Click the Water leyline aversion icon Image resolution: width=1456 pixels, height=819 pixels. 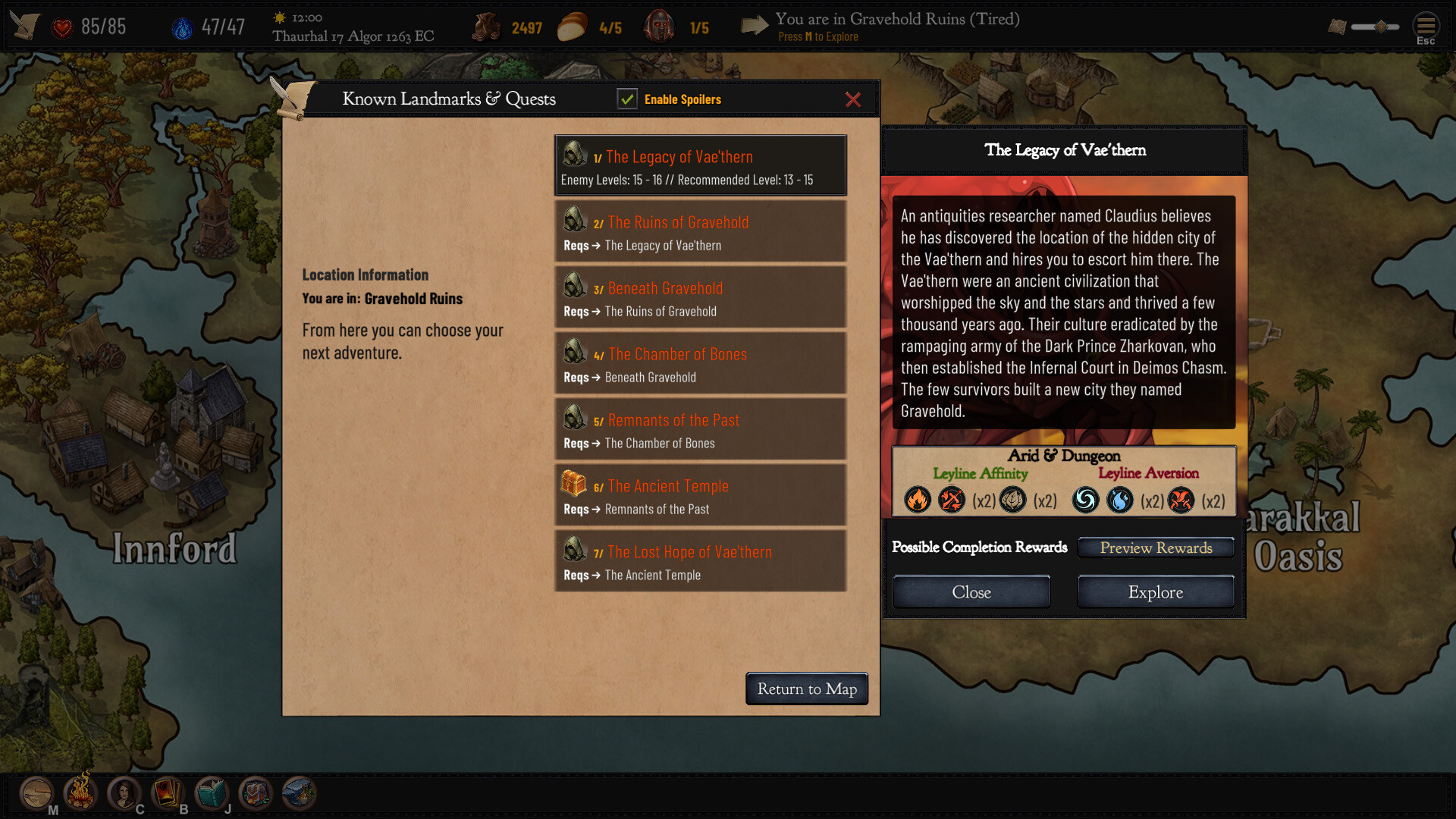click(x=1120, y=500)
